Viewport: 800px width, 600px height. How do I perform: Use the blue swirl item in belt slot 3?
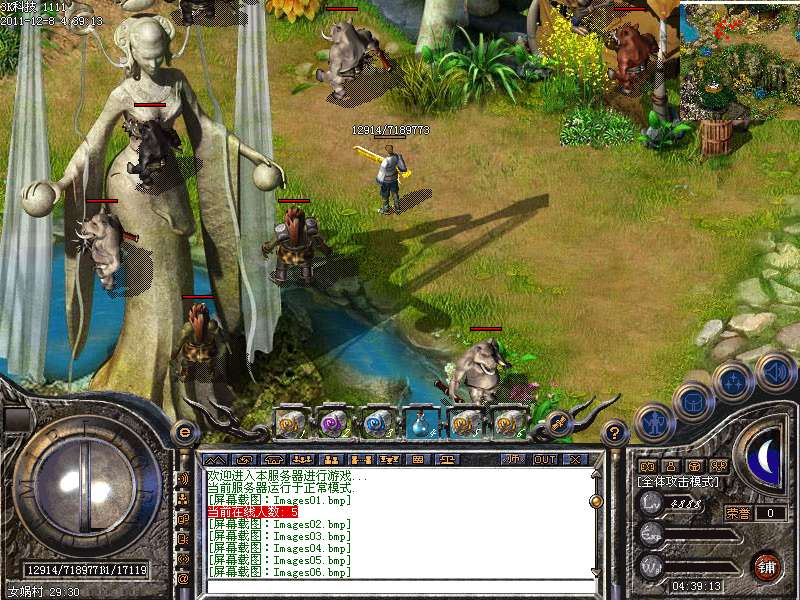pos(377,424)
